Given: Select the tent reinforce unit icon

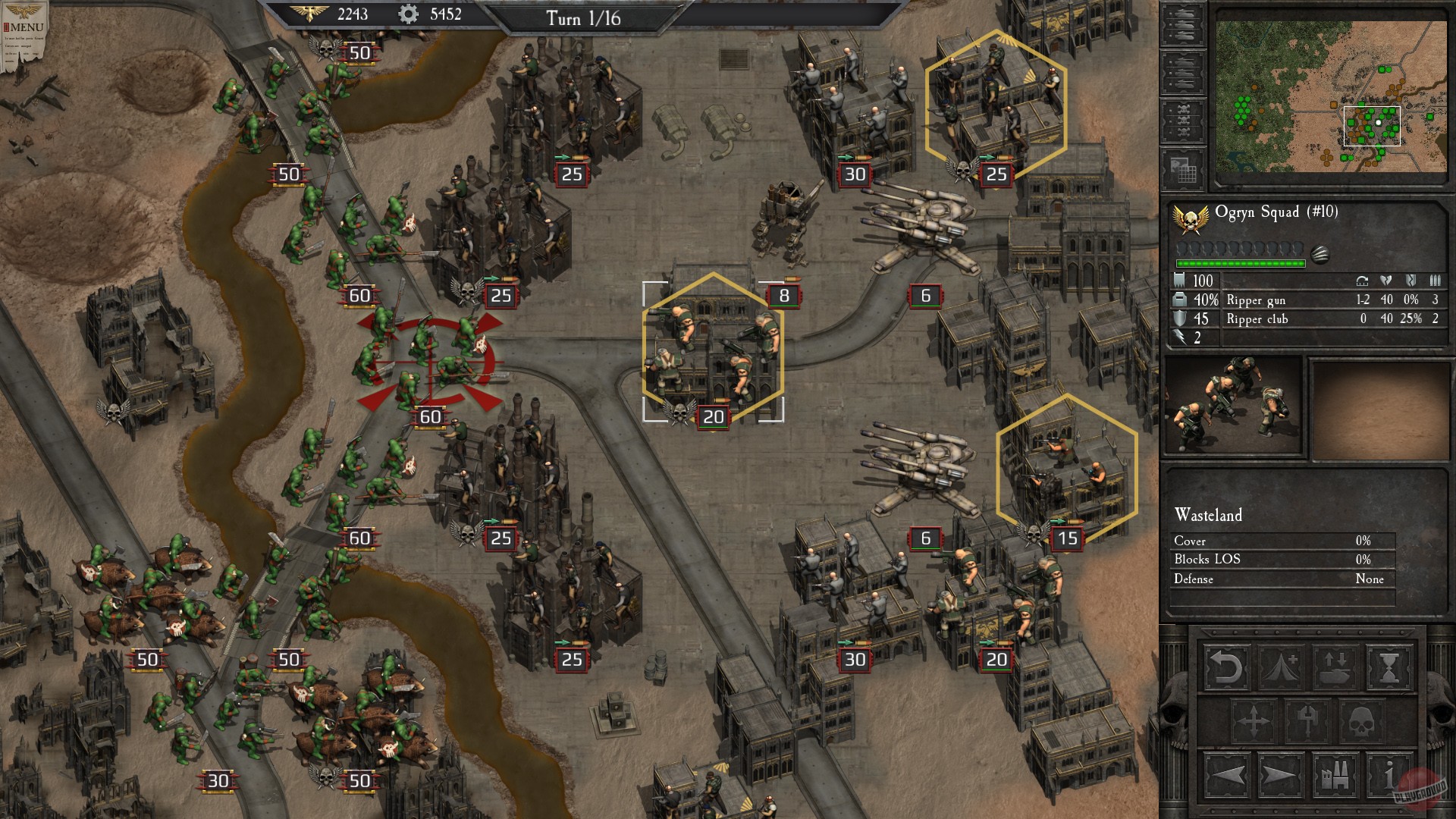Looking at the screenshot, I should [x=1281, y=668].
